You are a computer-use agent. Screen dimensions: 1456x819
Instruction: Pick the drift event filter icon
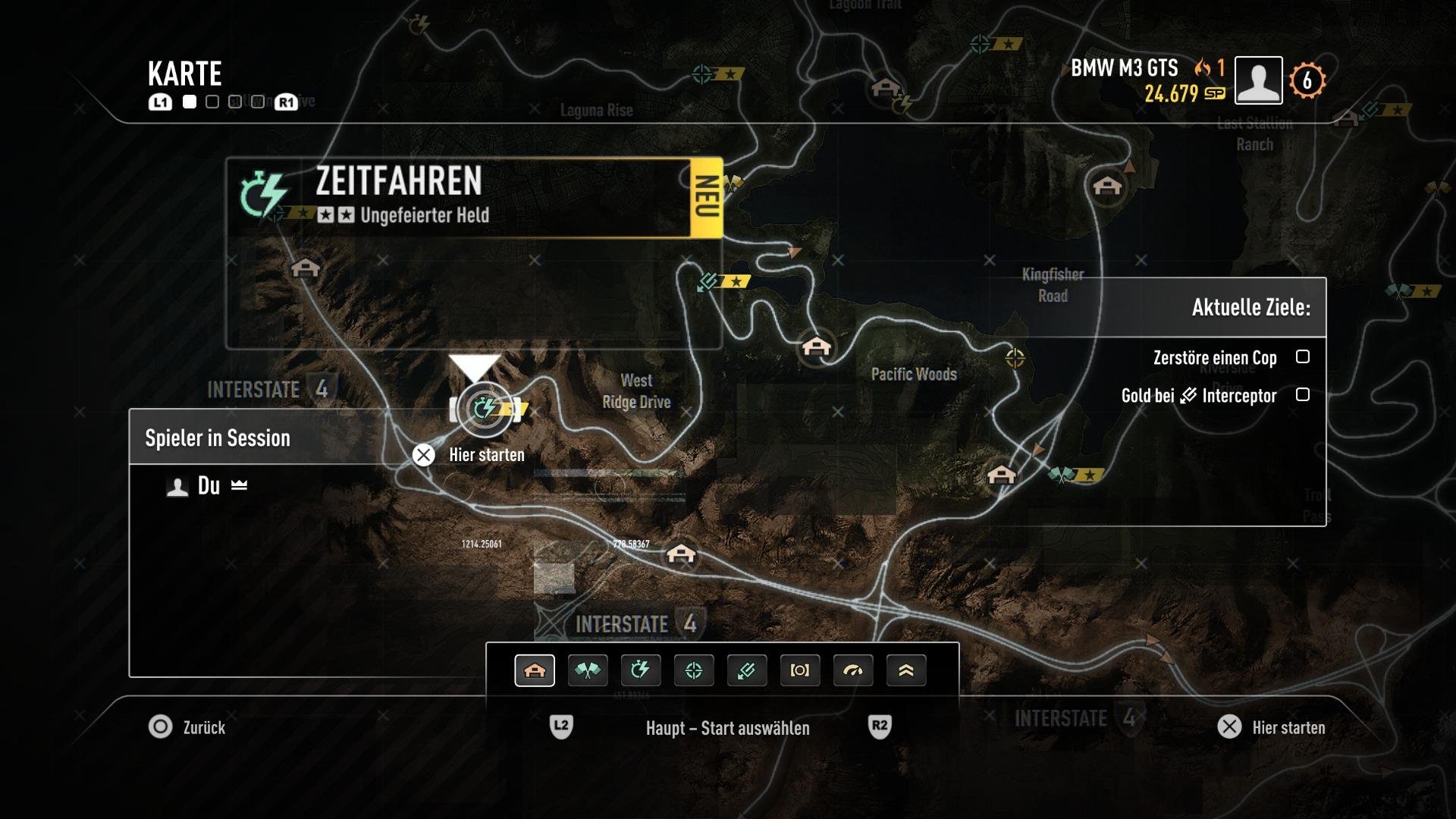point(747,670)
